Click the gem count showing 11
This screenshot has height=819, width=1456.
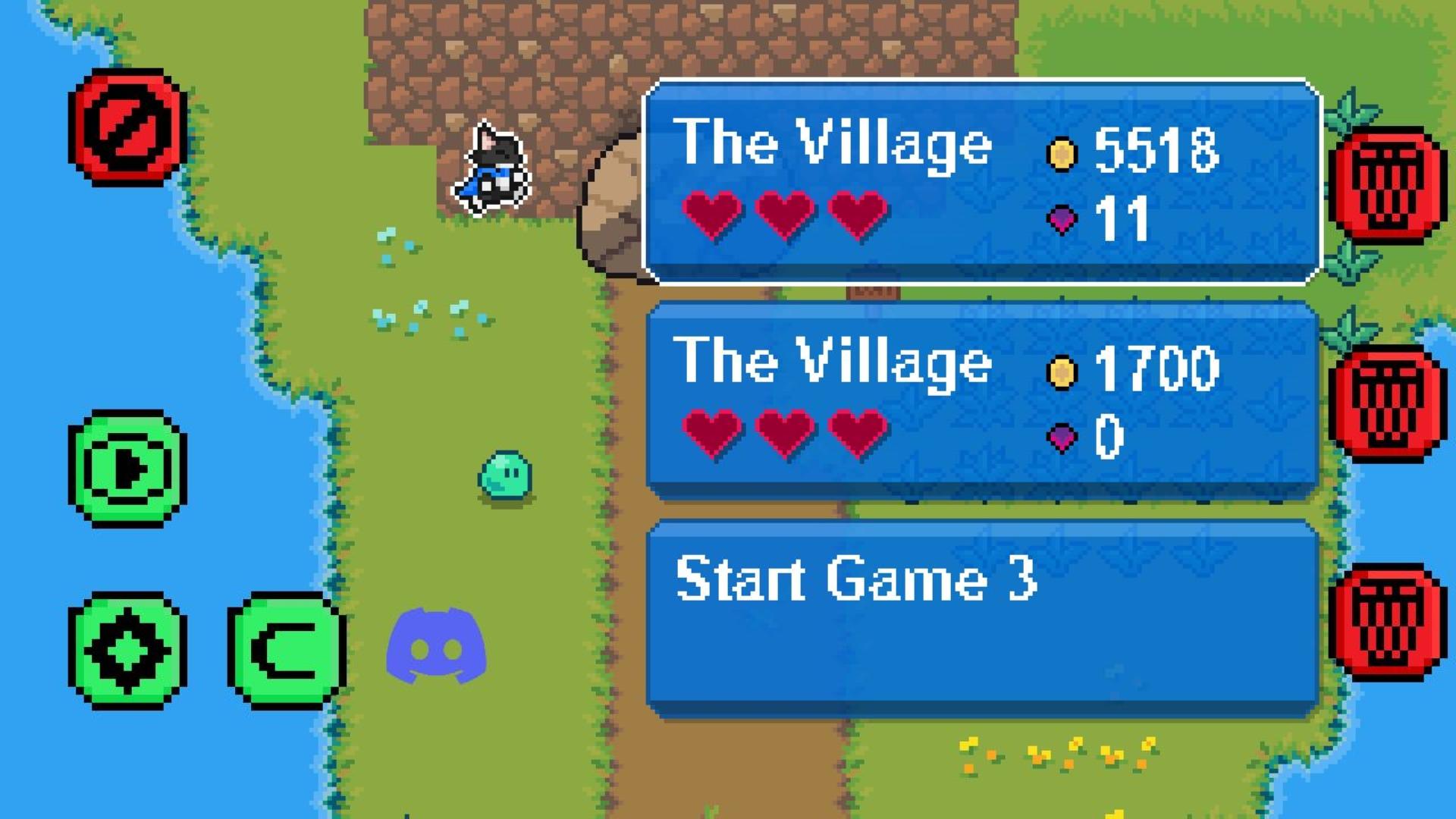pos(1122,220)
